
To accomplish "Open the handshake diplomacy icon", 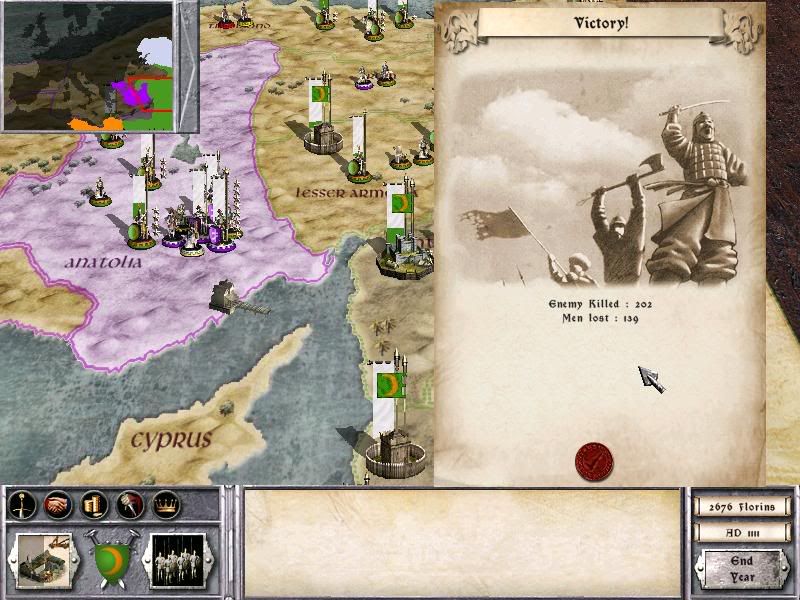I will click(57, 506).
